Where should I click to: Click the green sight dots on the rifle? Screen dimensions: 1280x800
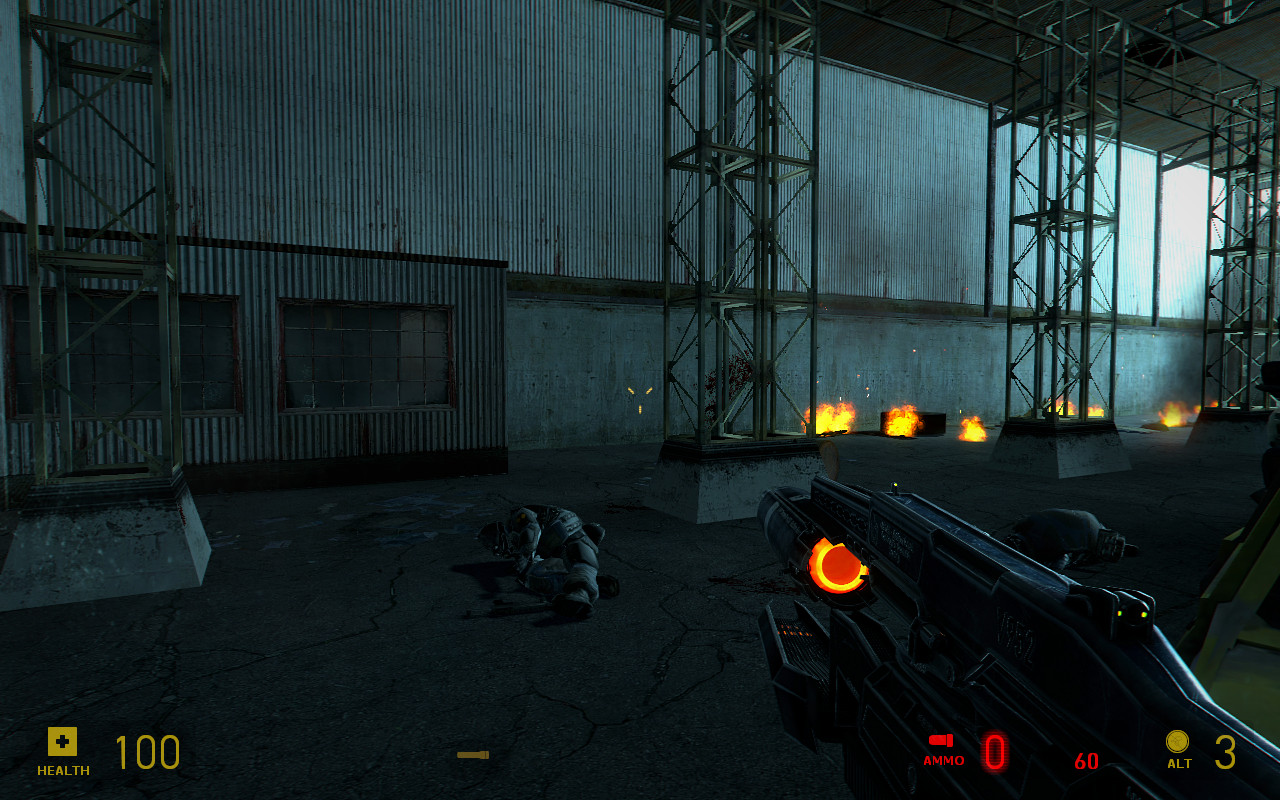(1133, 615)
